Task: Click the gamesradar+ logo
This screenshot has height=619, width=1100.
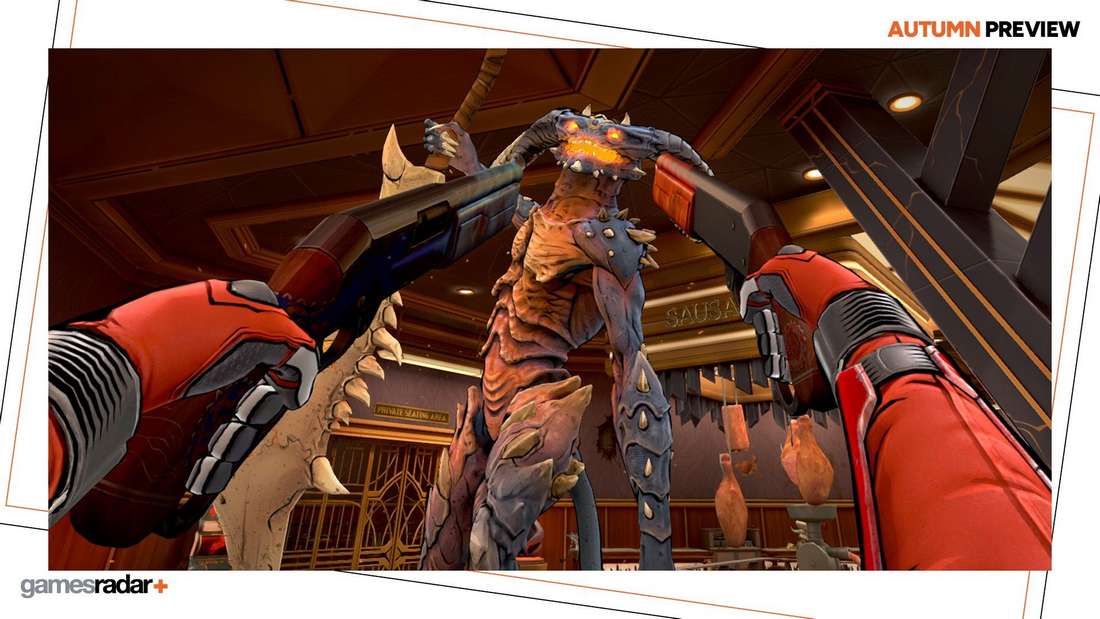Action: 94,586
